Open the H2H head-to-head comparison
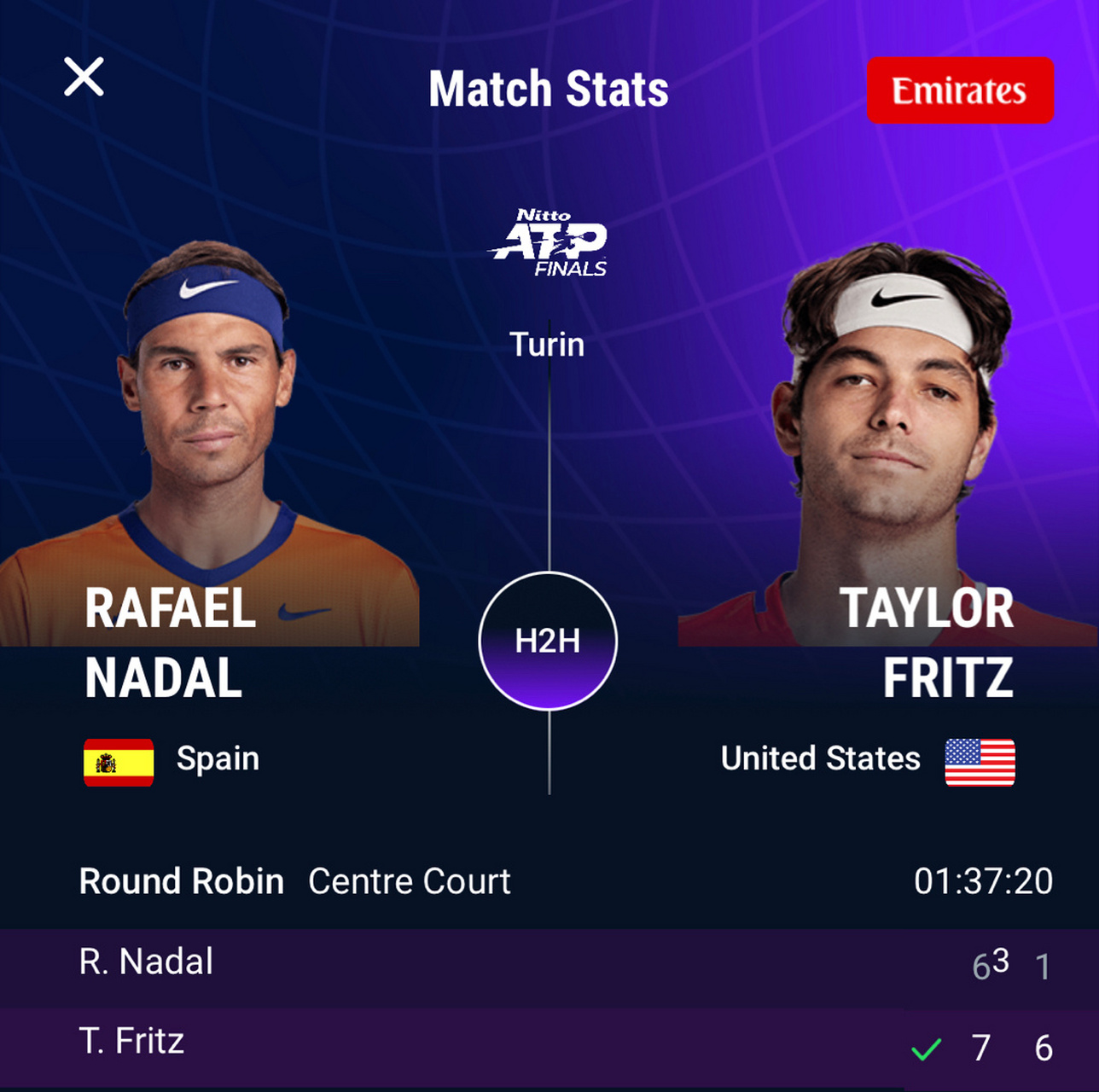Image resolution: width=1099 pixels, height=1092 pixels. (x=548, y=641)
